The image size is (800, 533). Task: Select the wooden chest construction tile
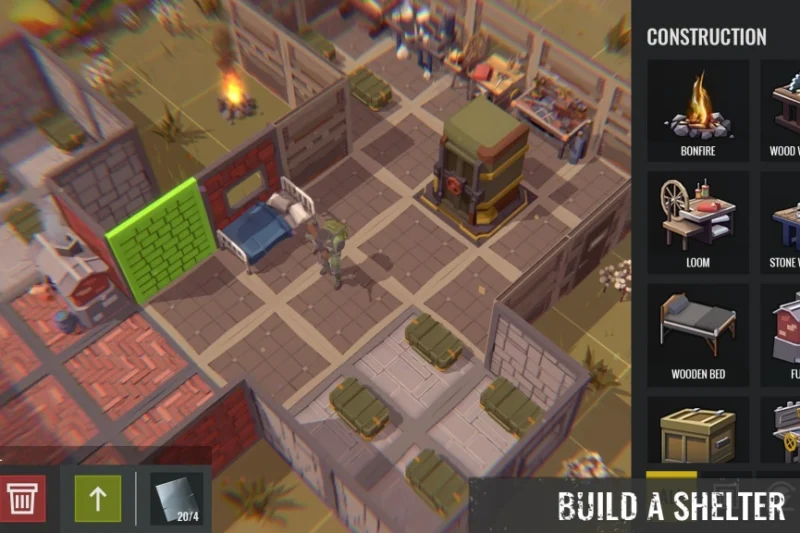click(x=698, y=432)
